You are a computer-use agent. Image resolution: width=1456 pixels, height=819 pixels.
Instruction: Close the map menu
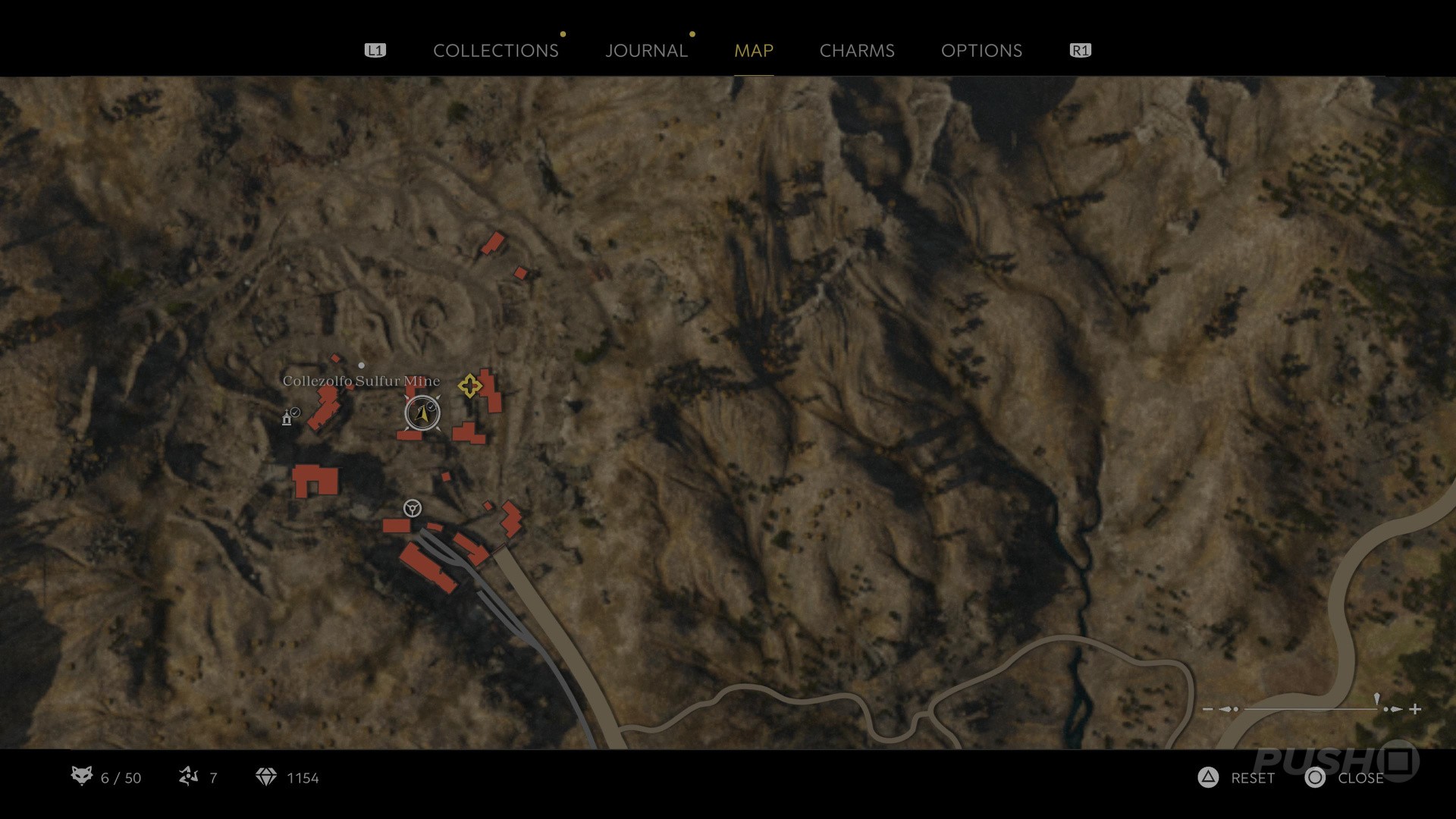(x=1345, y=778)
